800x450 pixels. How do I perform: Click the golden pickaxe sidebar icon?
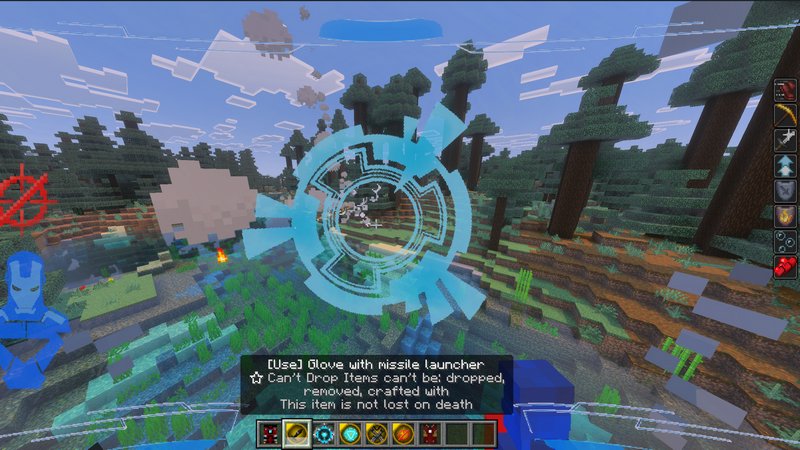click(x=785, y=113)
